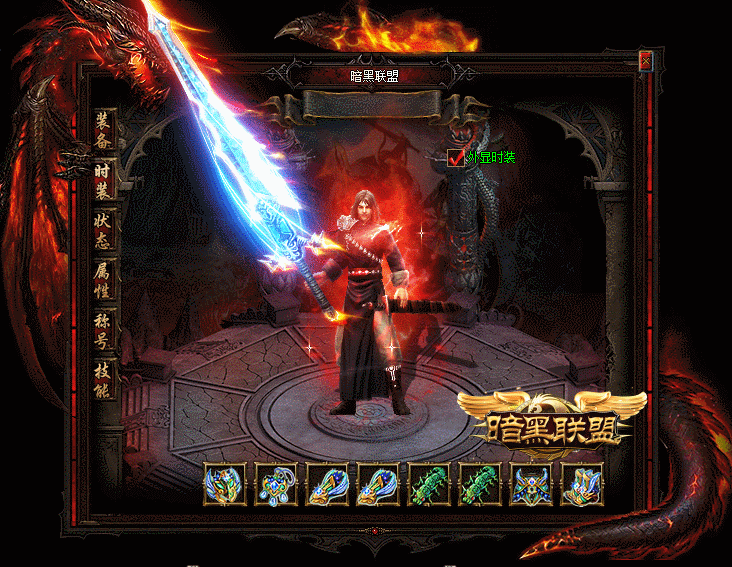
Task: Select the golden boots slot
Action: pos(581,485)
